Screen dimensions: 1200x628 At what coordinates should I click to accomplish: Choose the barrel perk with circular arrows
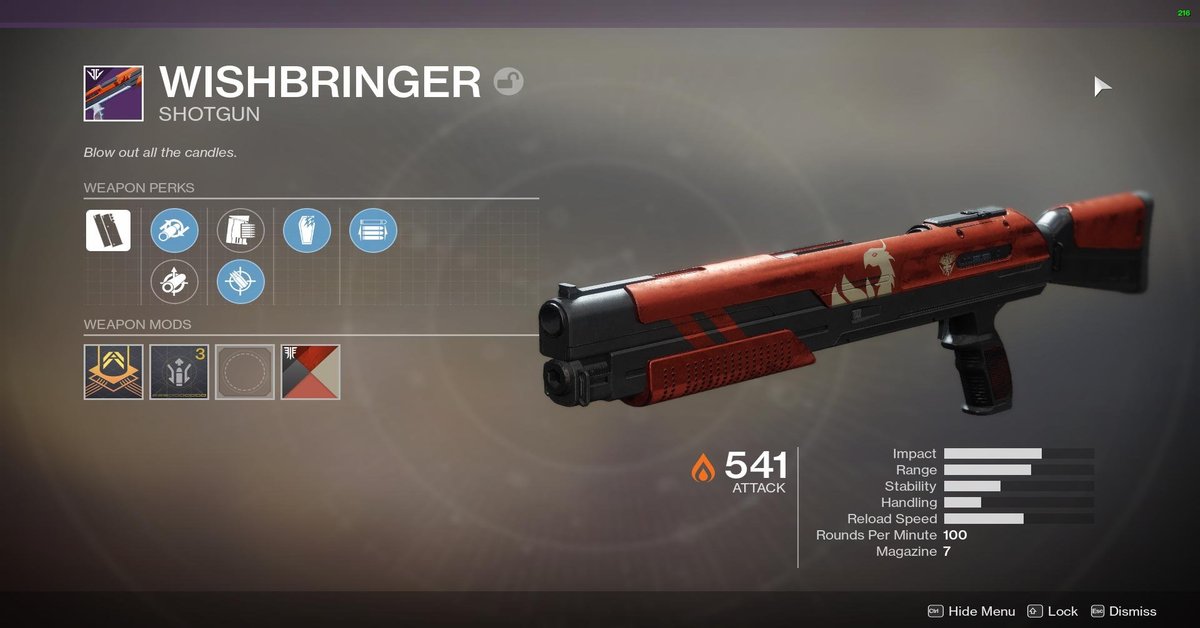pos(174,231)
